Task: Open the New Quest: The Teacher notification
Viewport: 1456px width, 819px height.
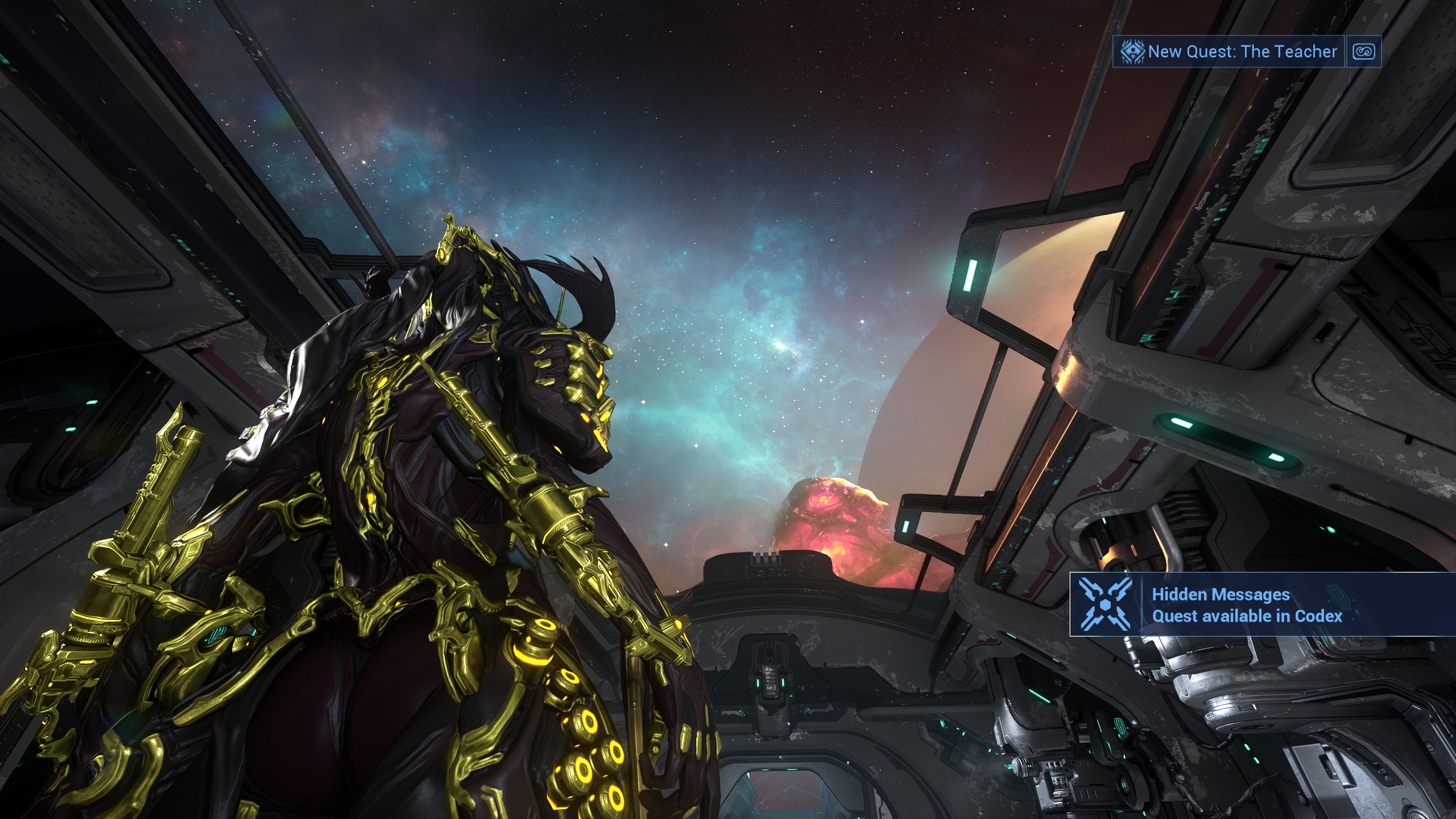Action: coord(1228,52)
